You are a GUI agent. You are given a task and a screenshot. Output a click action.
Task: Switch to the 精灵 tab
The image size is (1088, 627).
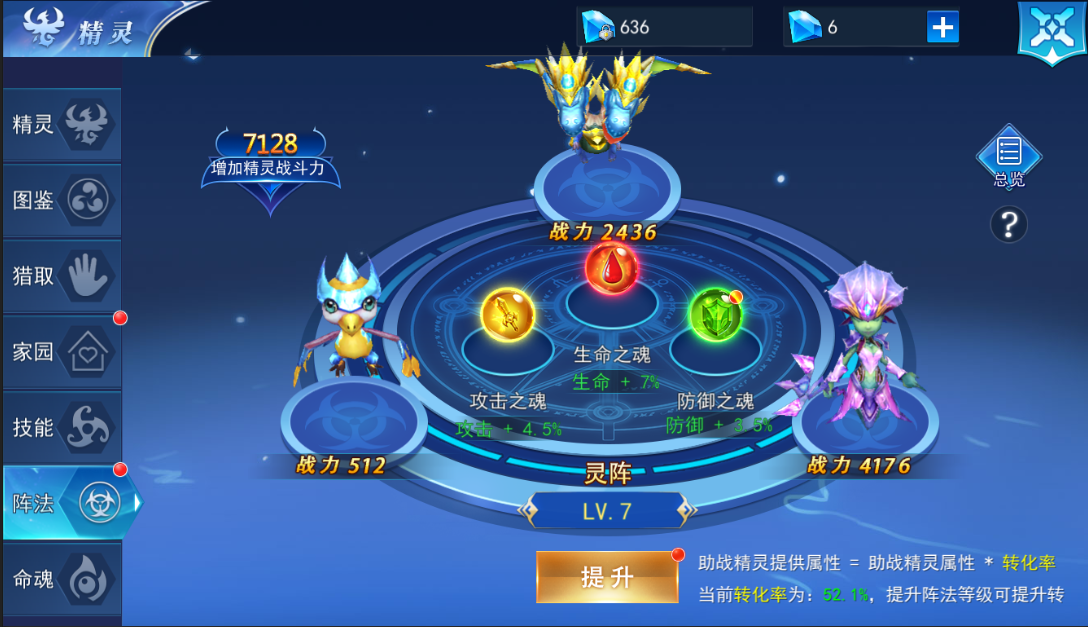coord(62,125)
